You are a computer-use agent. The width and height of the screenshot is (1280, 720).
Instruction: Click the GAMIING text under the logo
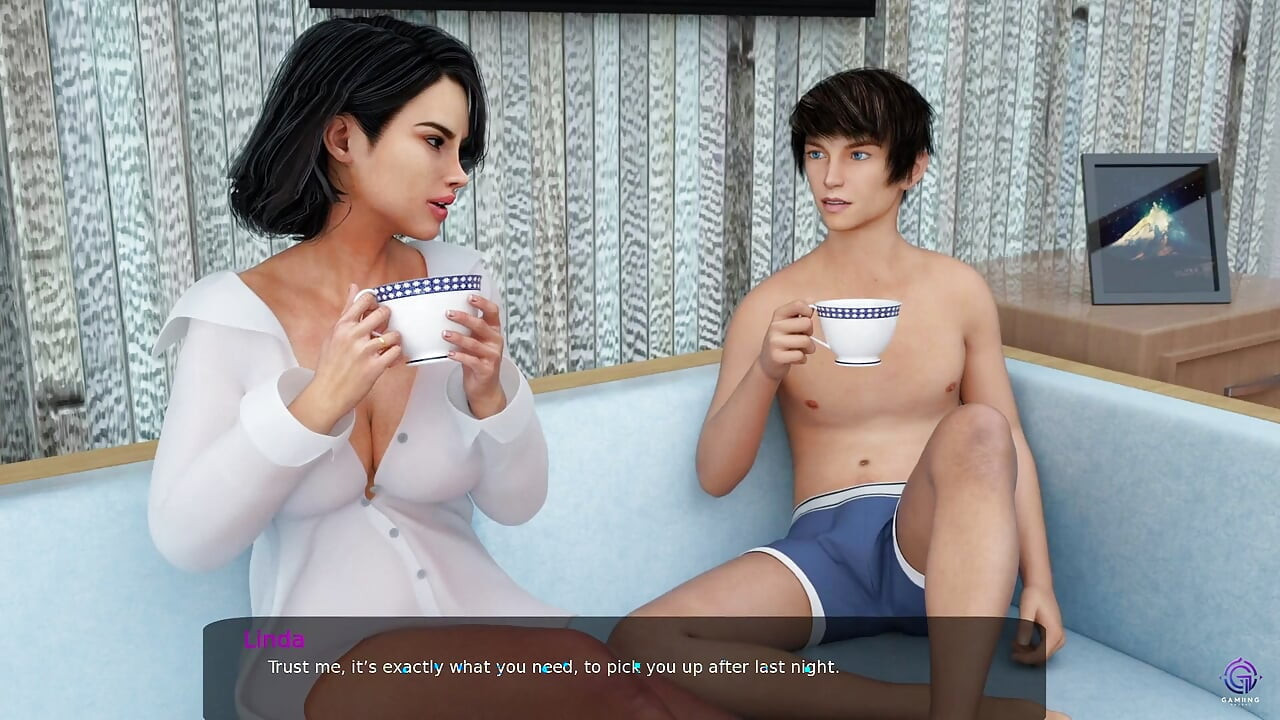click(1240, 700)
